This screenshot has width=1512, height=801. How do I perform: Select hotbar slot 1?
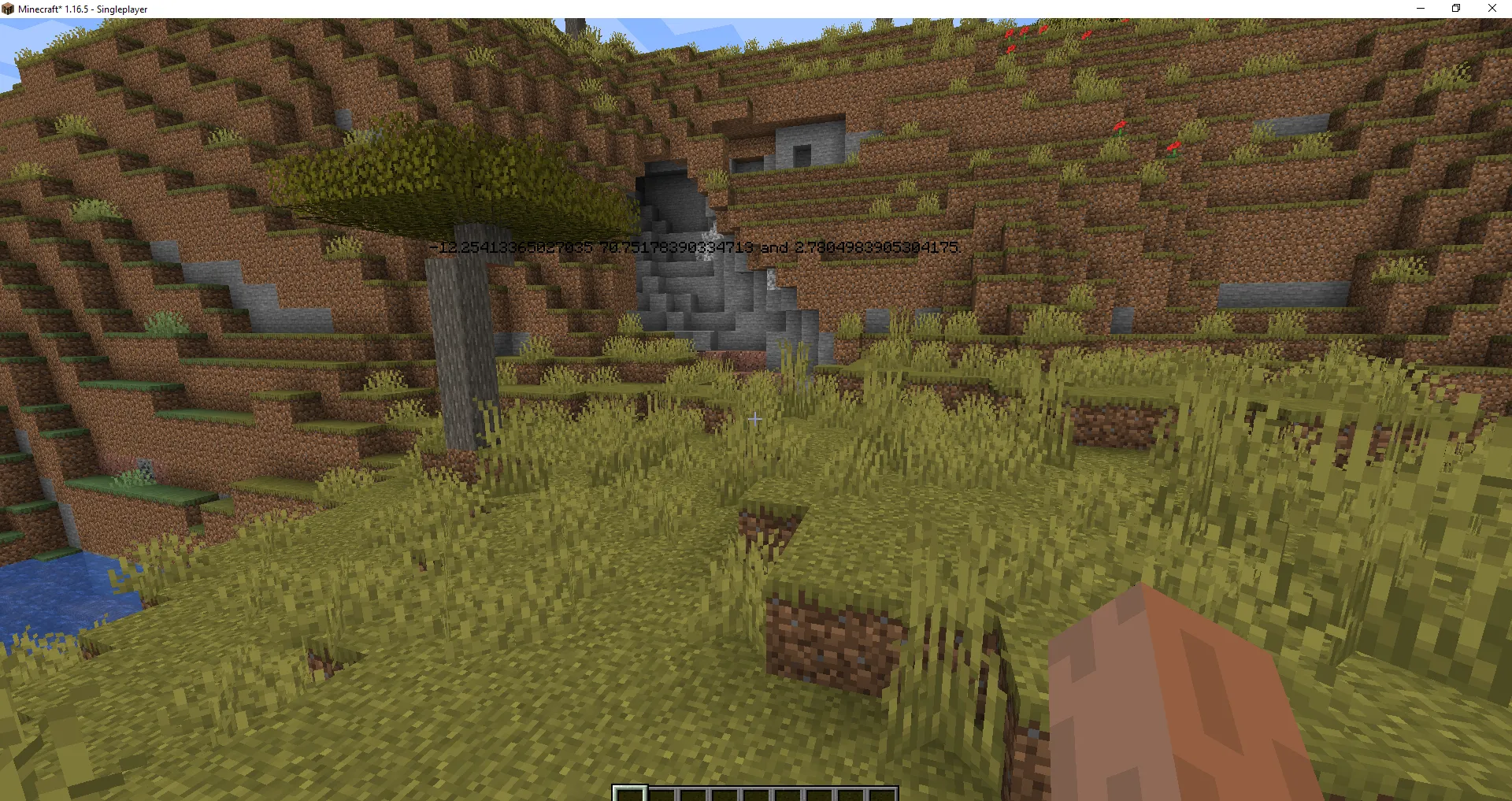click(x=630, y=794)
